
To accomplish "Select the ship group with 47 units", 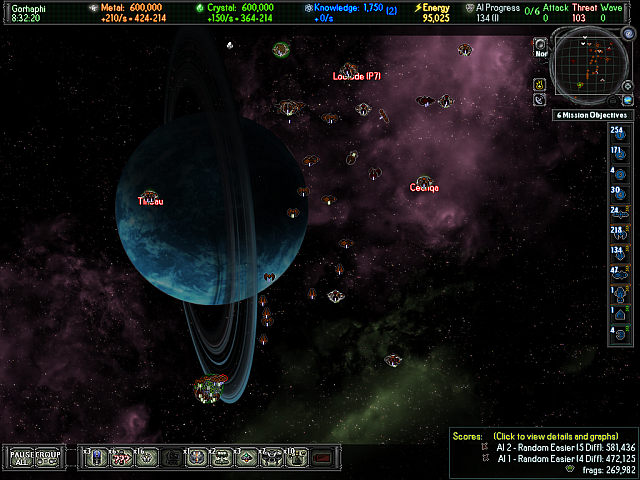I will tap(618, 272).
